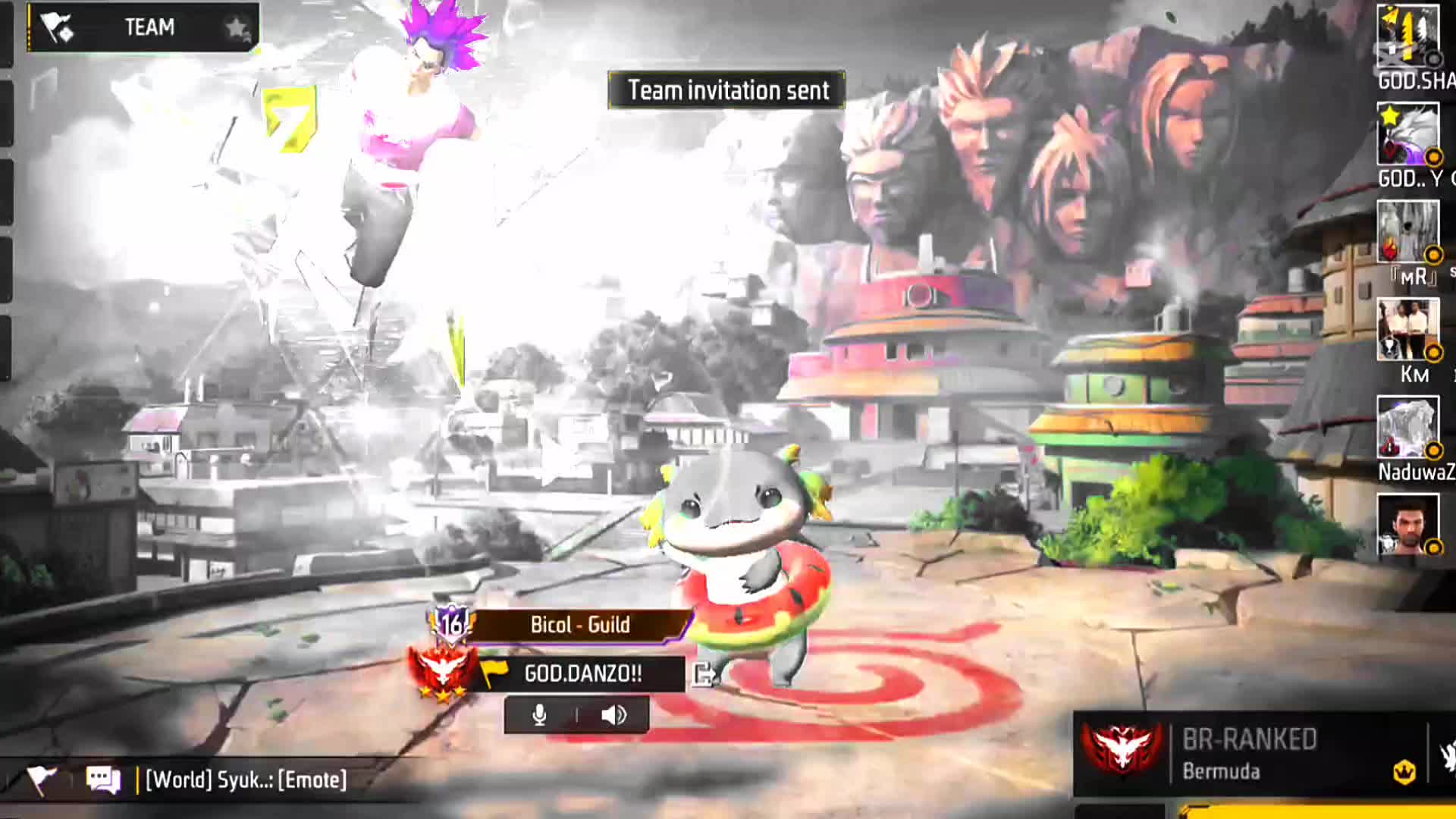The image size is (1456, 819).
Task: Click the star icon on TEAM panel
Action: [x=237, y=29]
